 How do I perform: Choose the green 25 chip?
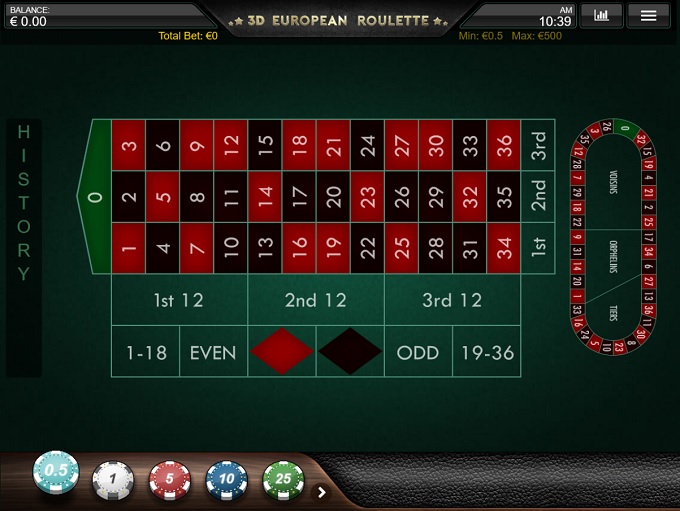point(283,480)
